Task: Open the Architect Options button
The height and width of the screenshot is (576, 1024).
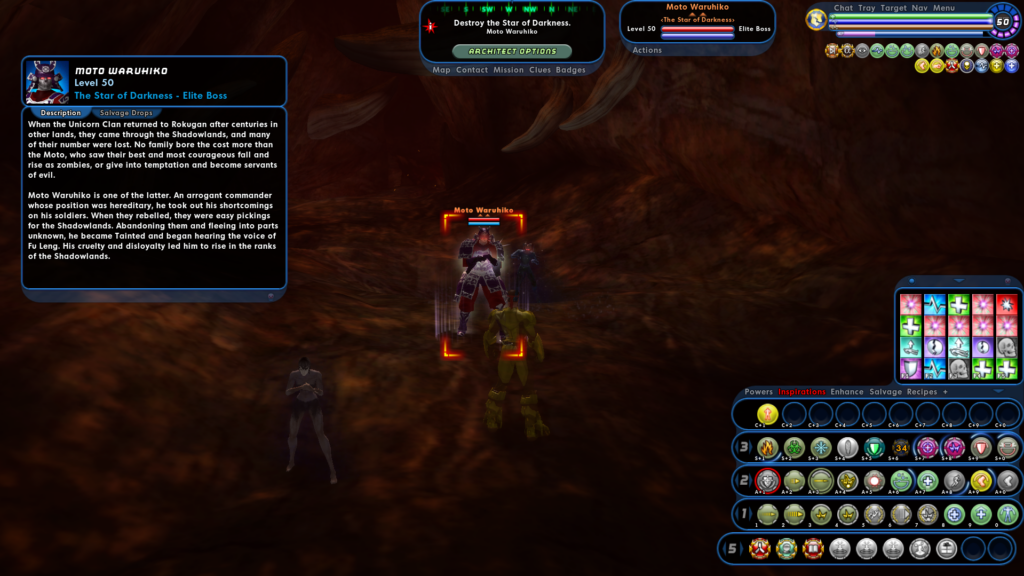Action: point(512,51)
